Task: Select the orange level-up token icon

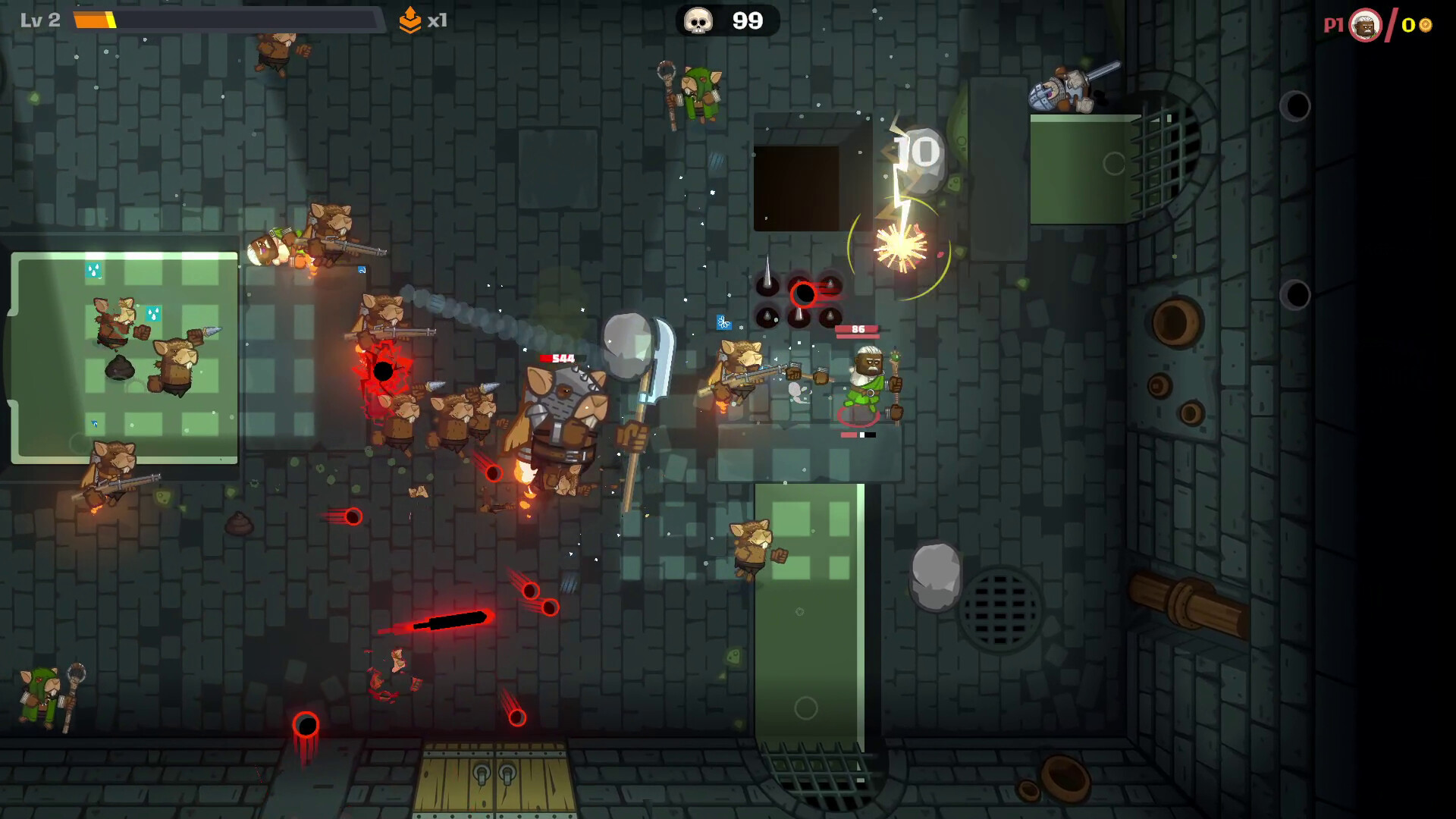Action: 409,20
